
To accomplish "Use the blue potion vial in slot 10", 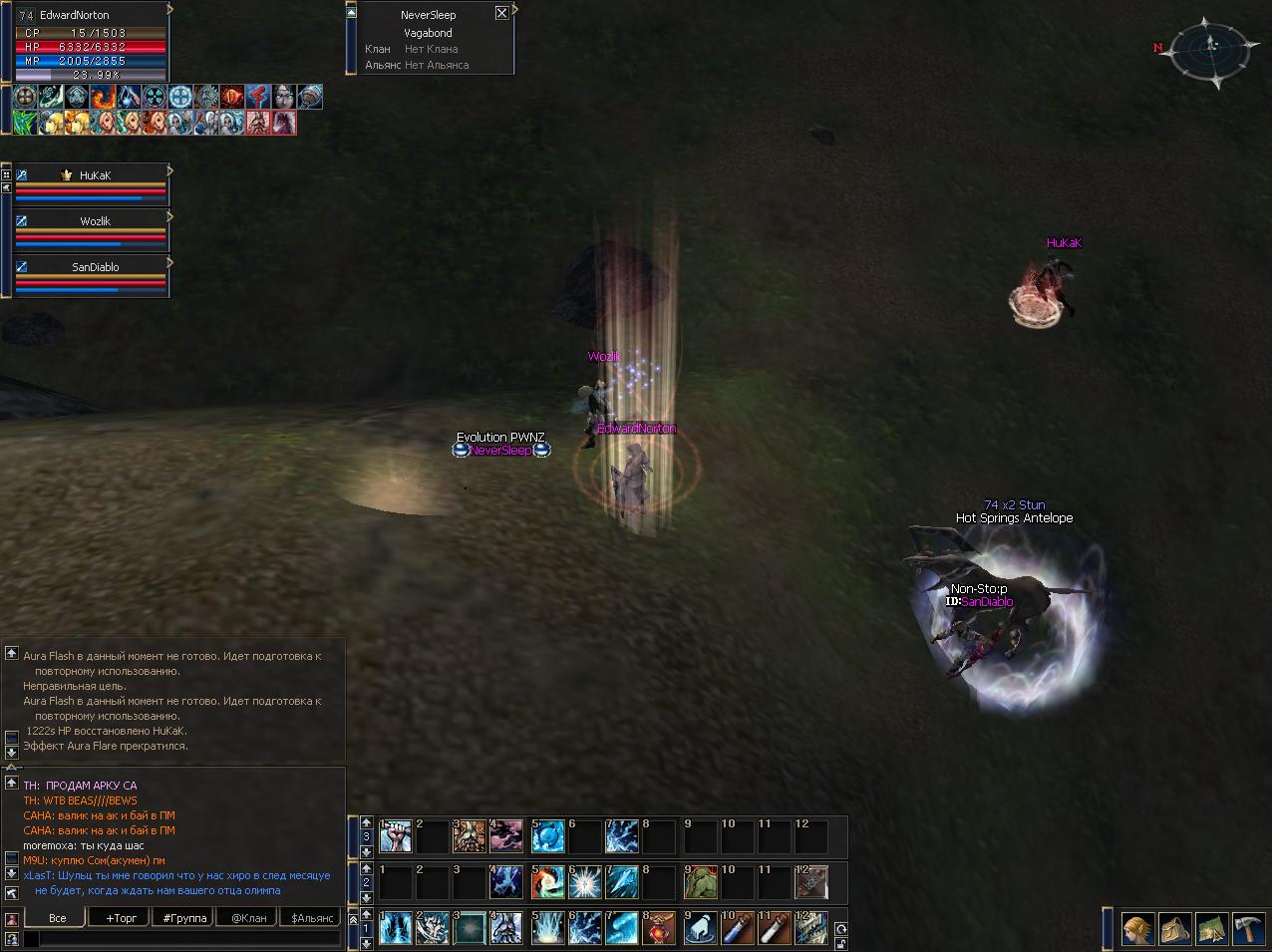I will coord(737,928).
